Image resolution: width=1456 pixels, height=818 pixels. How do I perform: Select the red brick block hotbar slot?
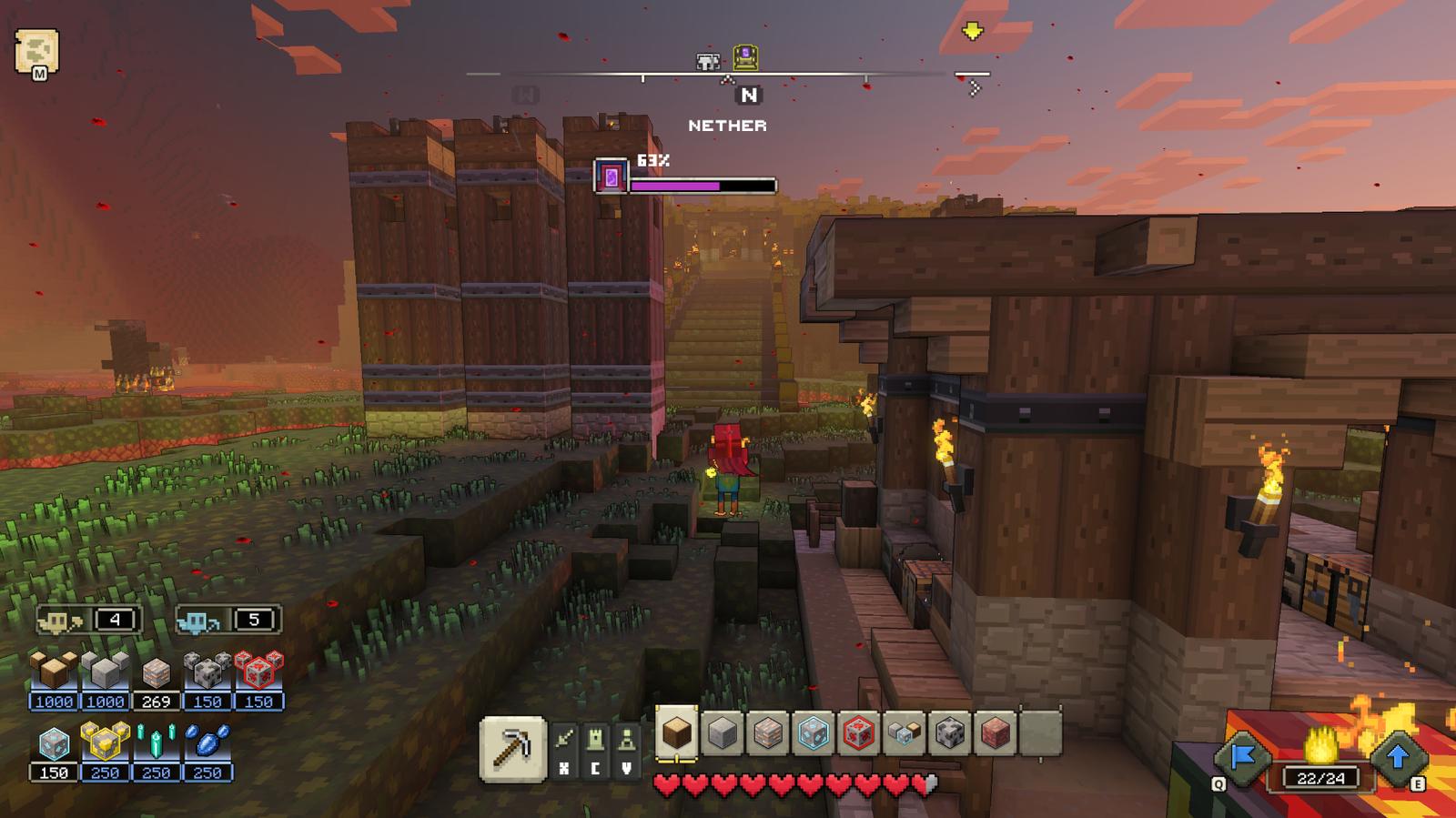click(x=995, y=732)
